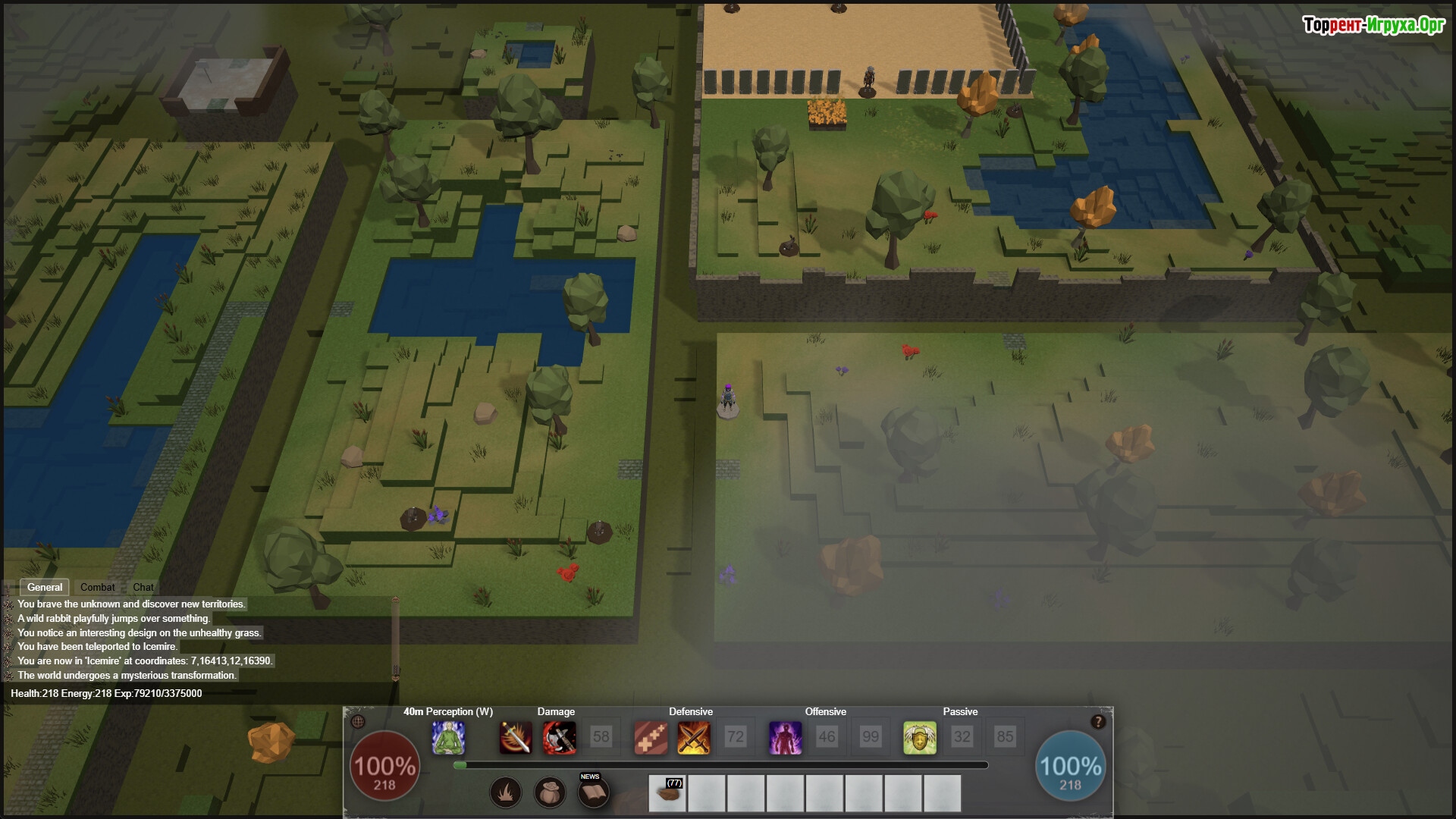Open the question mark help button

(x=1097, y=722)
